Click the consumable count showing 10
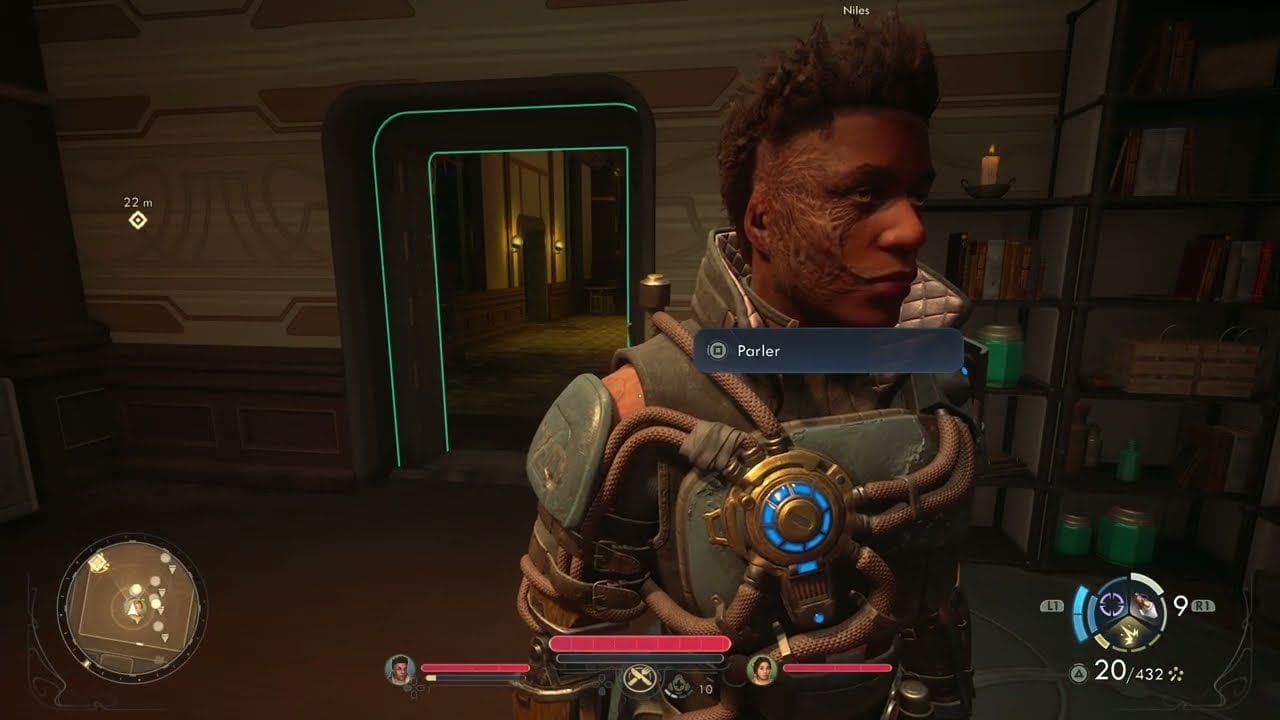This screenshot has width=1280, height=720. [x=705, y=688]
